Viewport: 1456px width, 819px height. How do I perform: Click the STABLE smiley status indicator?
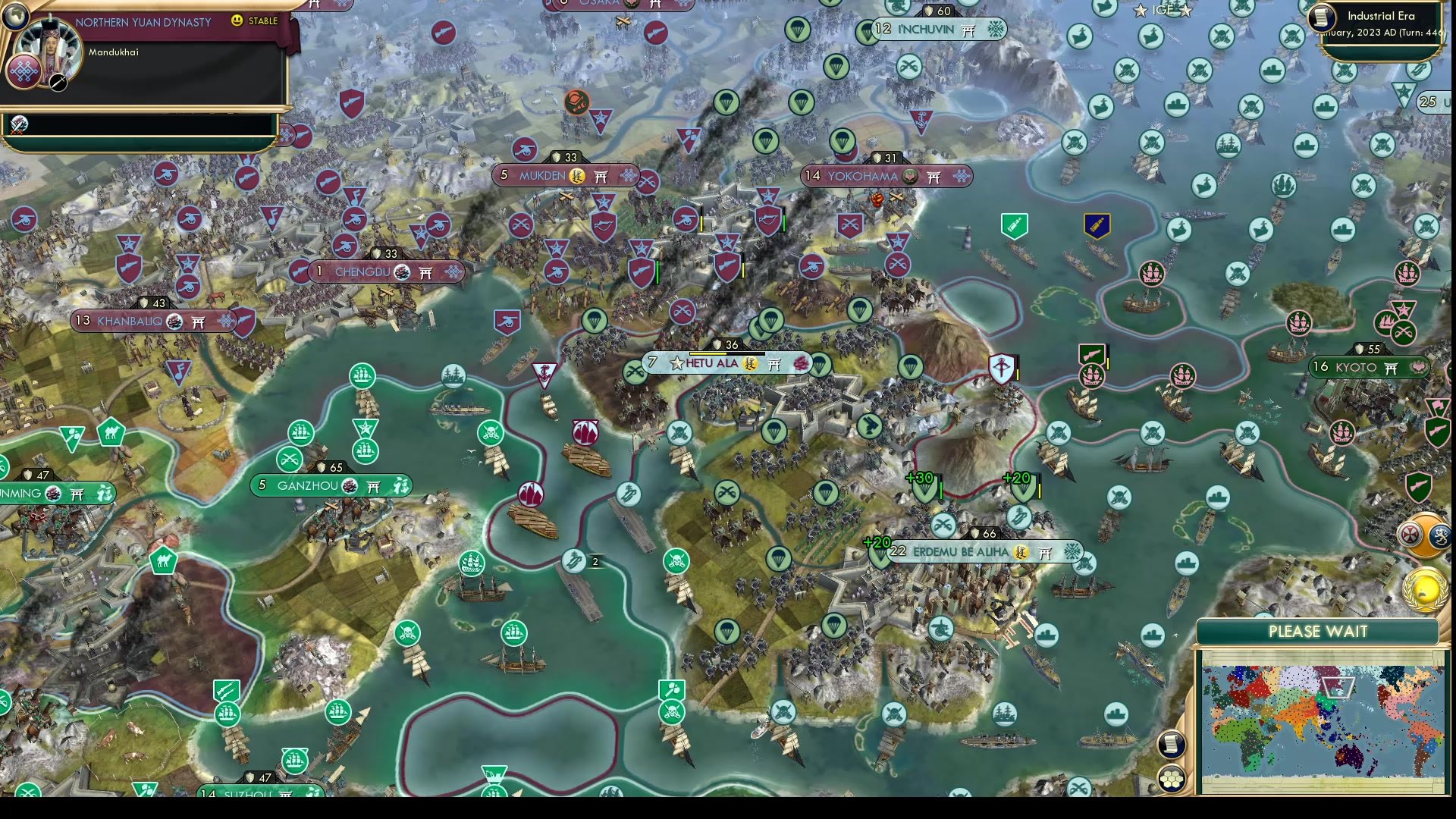[237, 21]
